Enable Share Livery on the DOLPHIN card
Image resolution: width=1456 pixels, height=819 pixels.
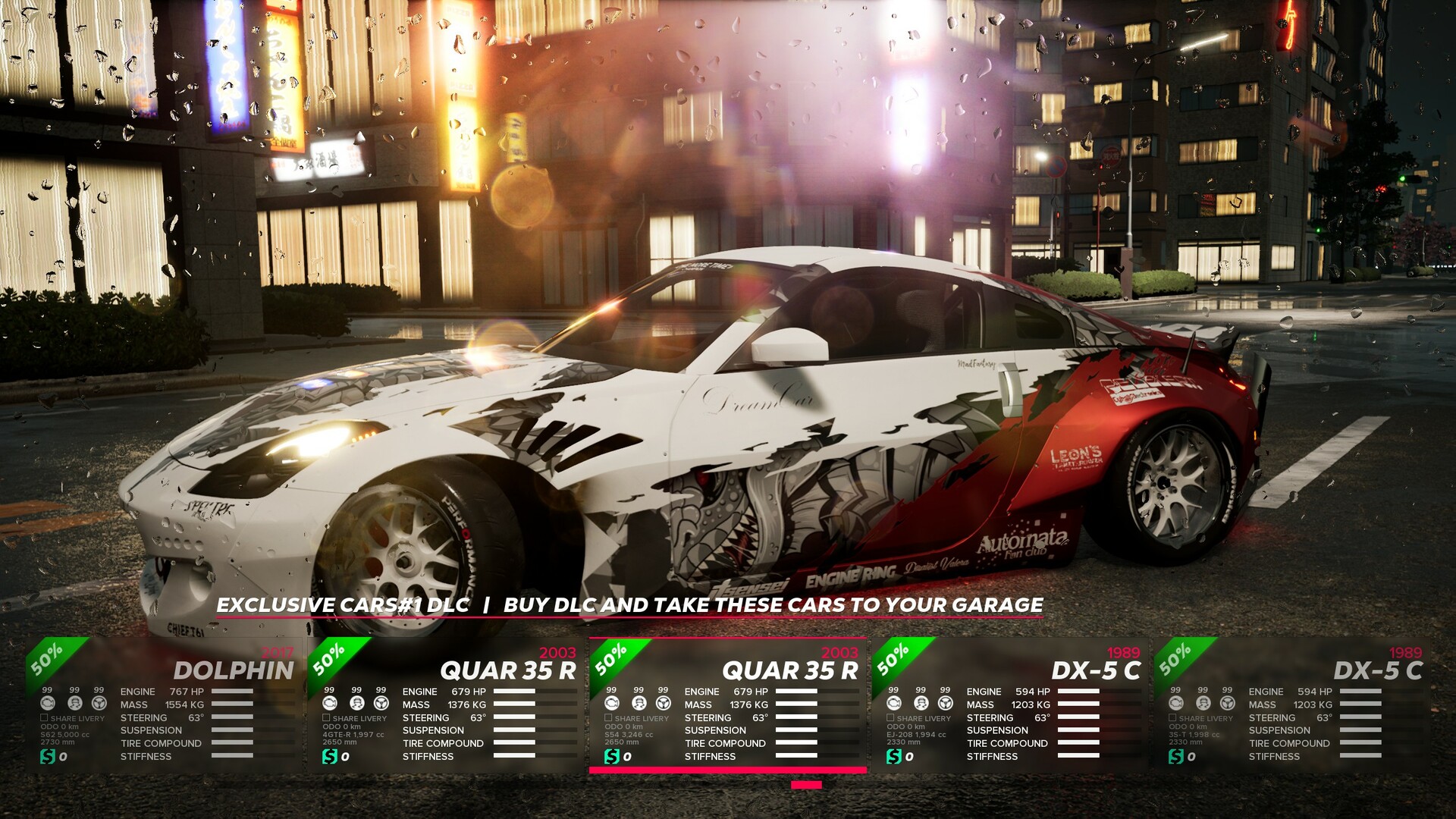(x=44, y=717)
